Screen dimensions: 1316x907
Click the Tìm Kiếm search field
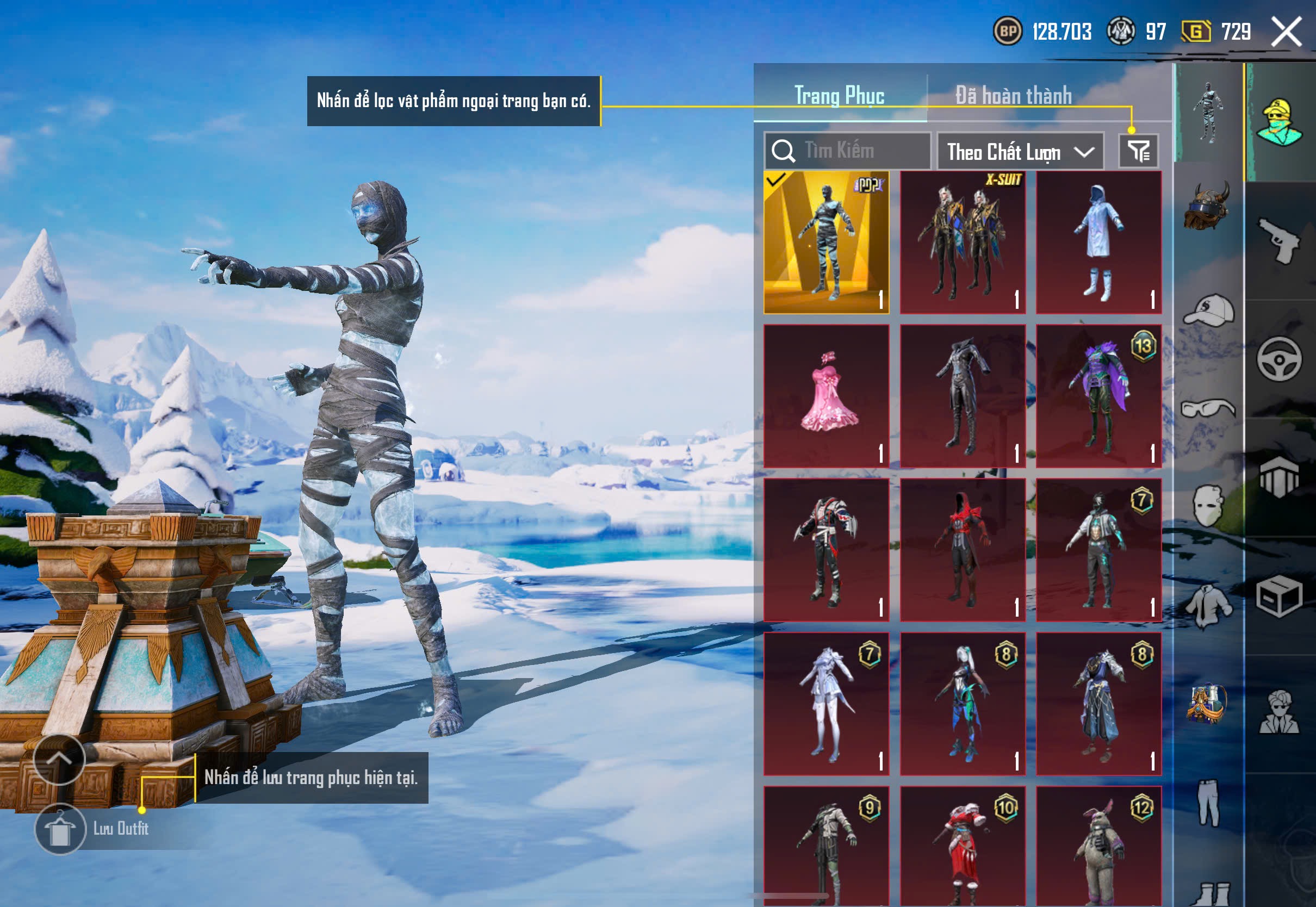(847, 151)
